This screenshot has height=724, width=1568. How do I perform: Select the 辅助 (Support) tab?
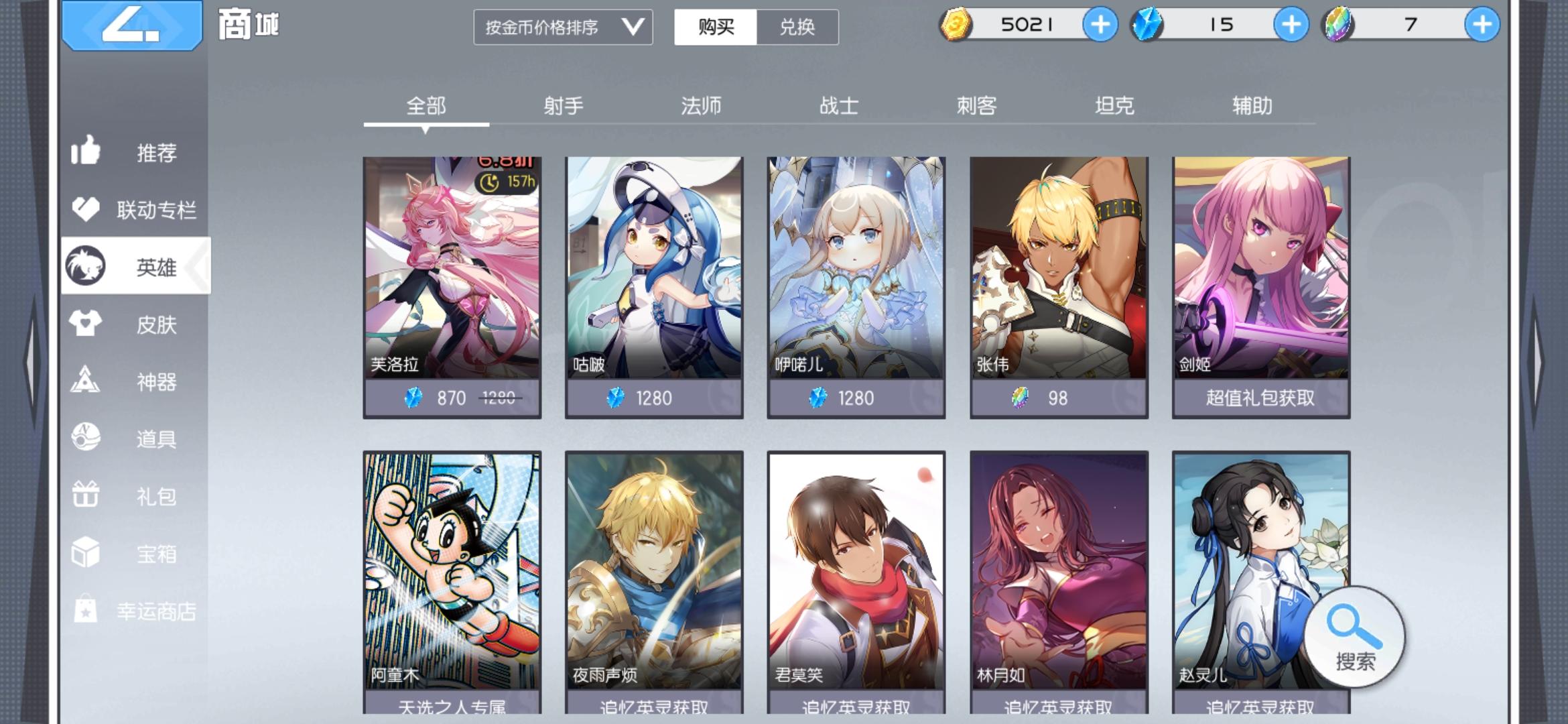pos(1253,105)
